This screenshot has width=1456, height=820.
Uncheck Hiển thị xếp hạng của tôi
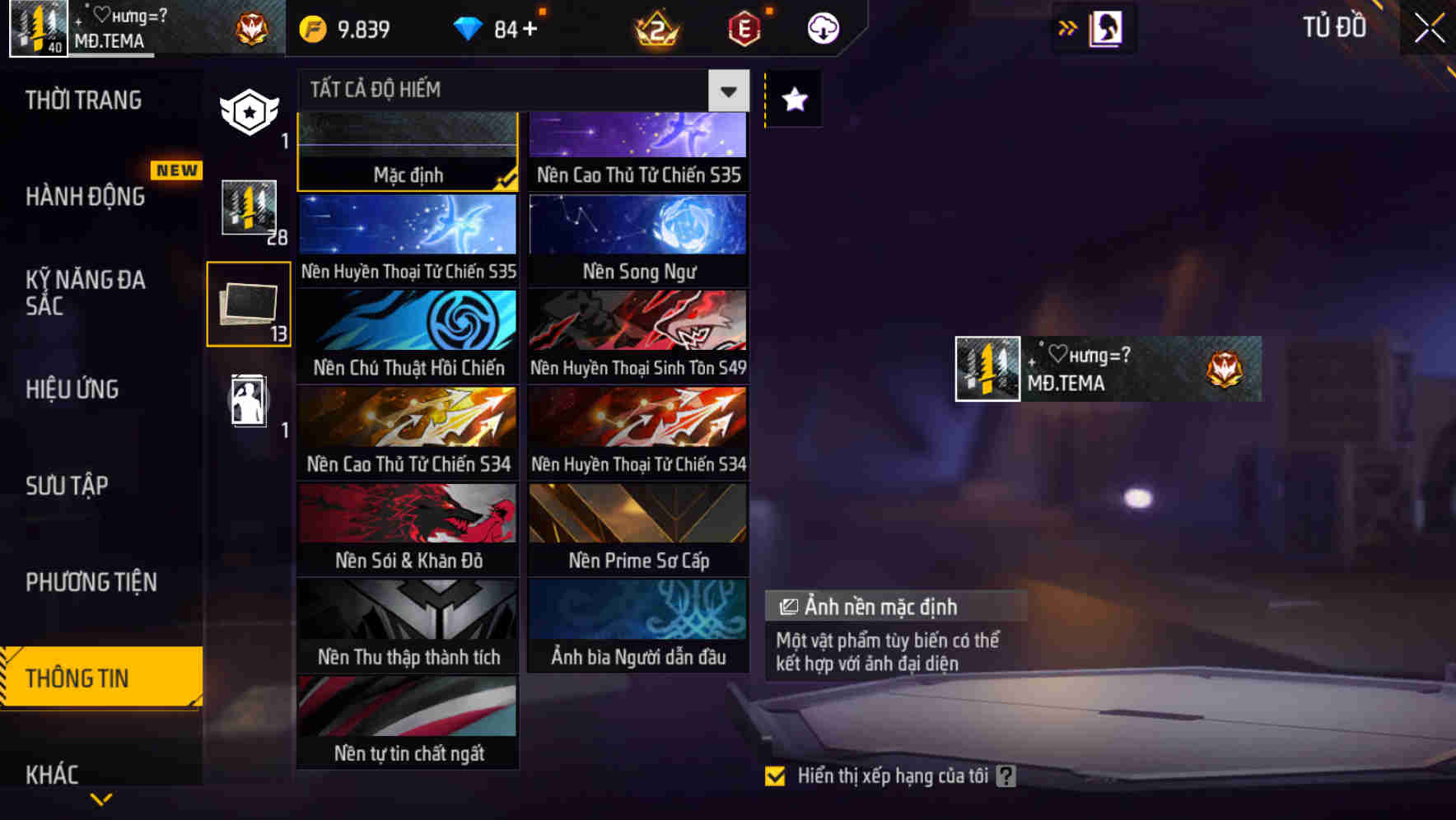[775, 775]
